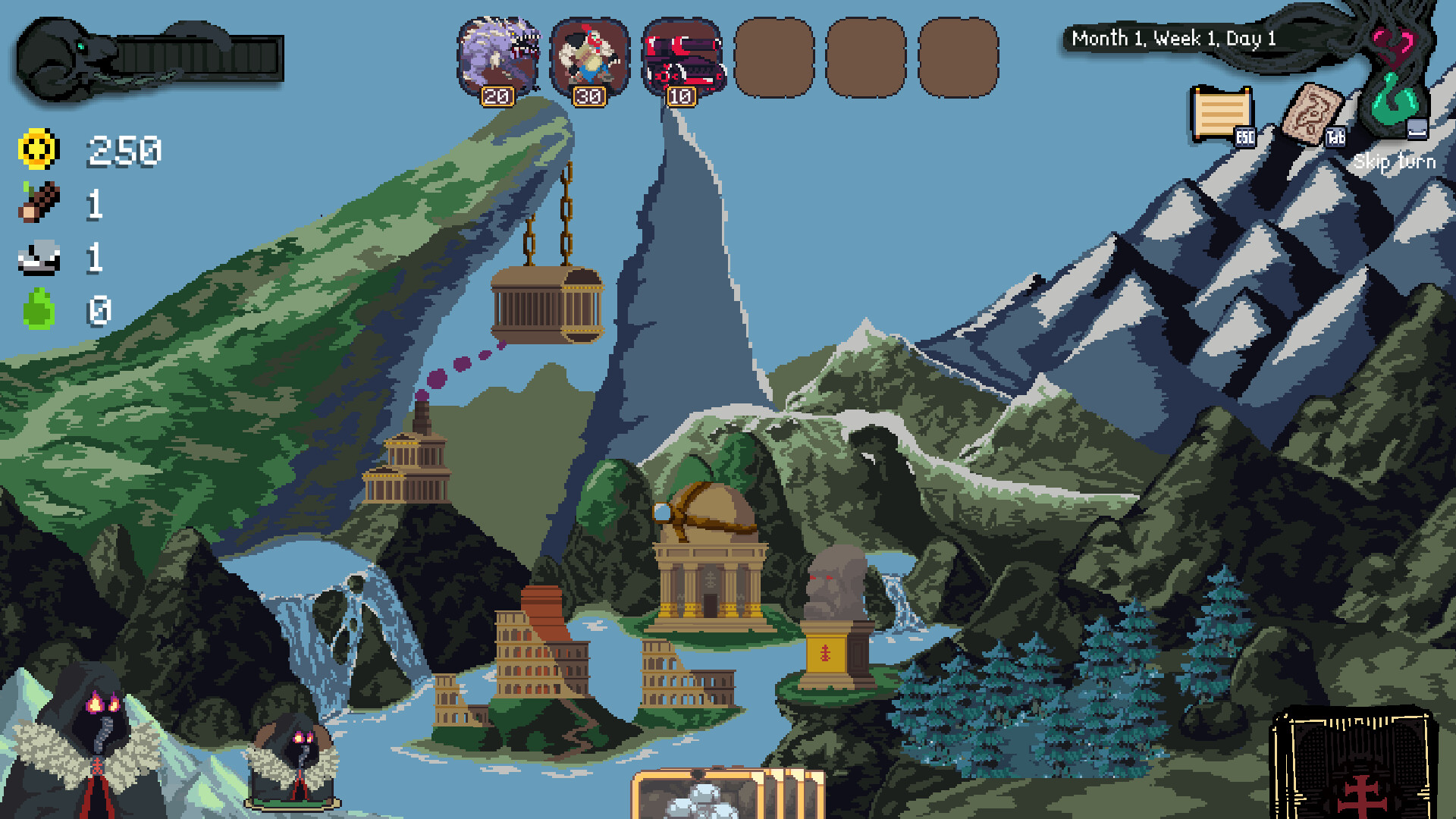Open the rune tablet bound to Tab
Viewport: 1456px width, 819px height.
coord(1313,114)
